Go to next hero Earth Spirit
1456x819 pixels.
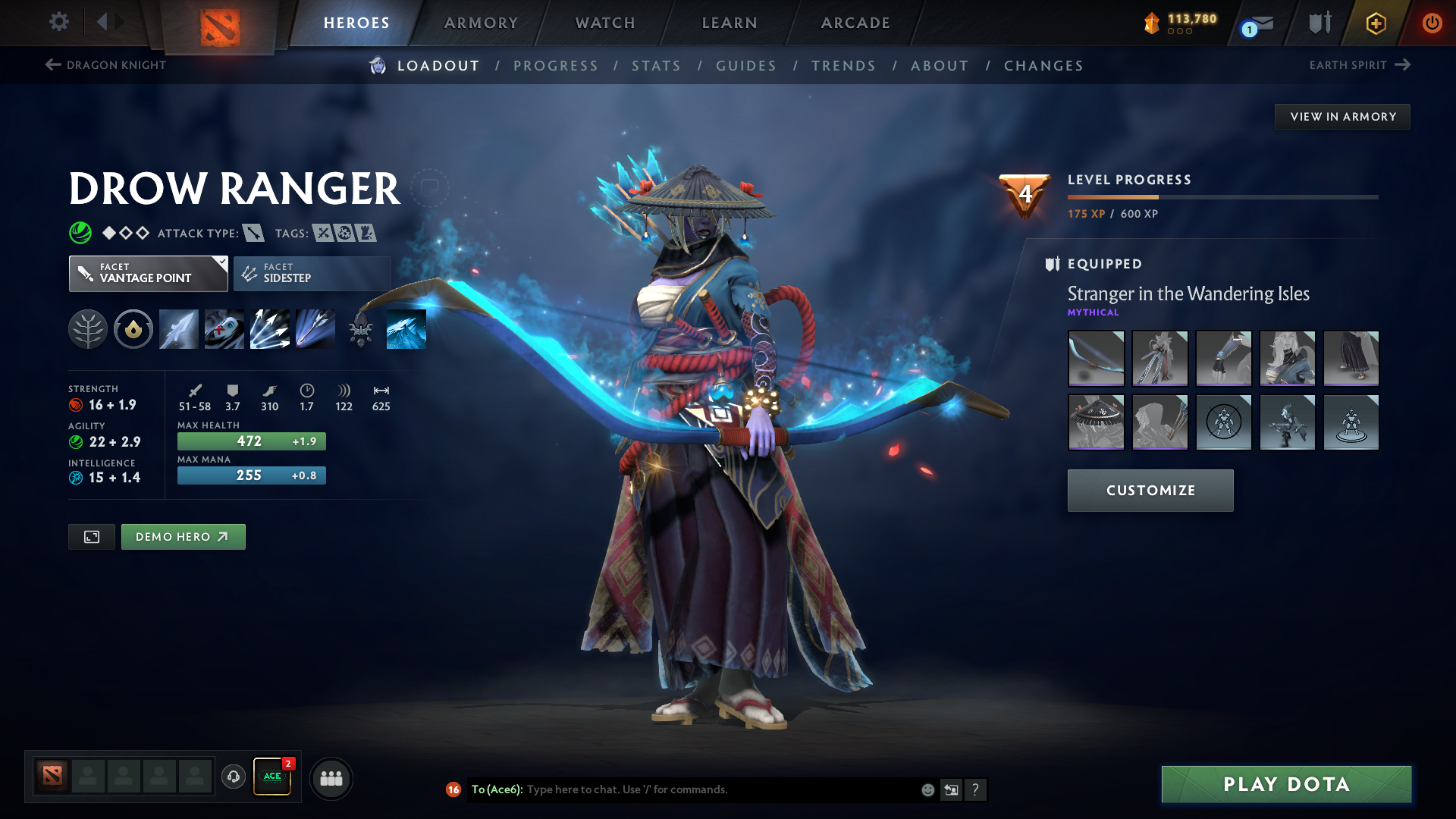(x=1359, y=65)
